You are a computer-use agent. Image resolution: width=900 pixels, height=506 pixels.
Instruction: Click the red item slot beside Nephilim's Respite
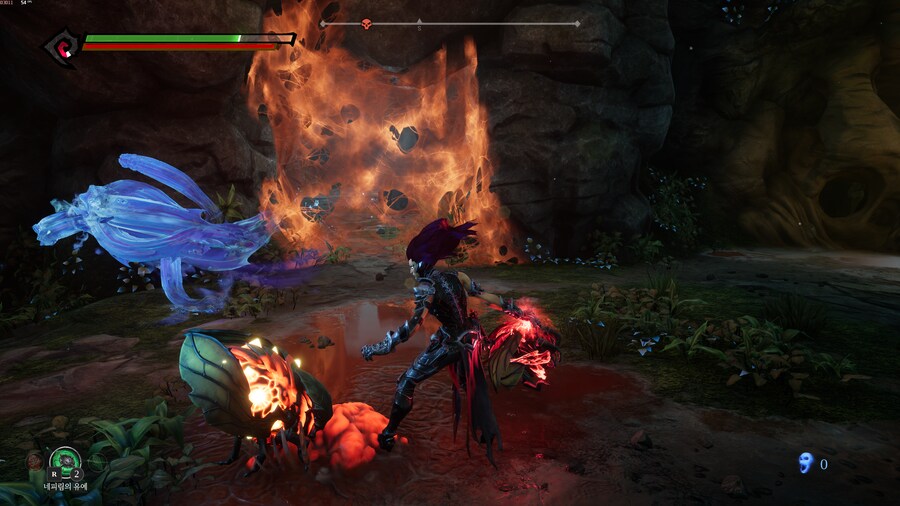[34, 461]
